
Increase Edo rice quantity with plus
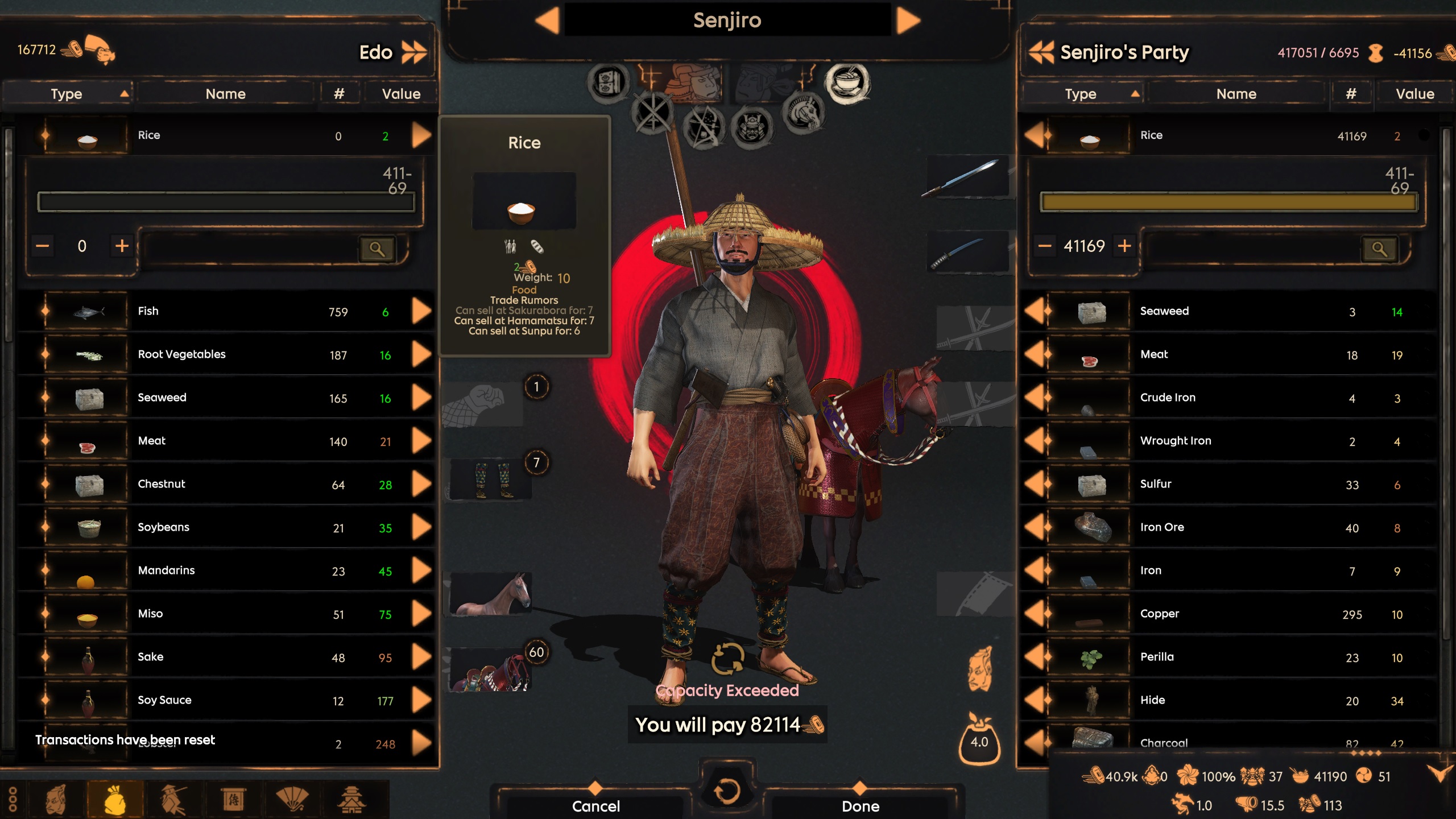coord(122,246)
